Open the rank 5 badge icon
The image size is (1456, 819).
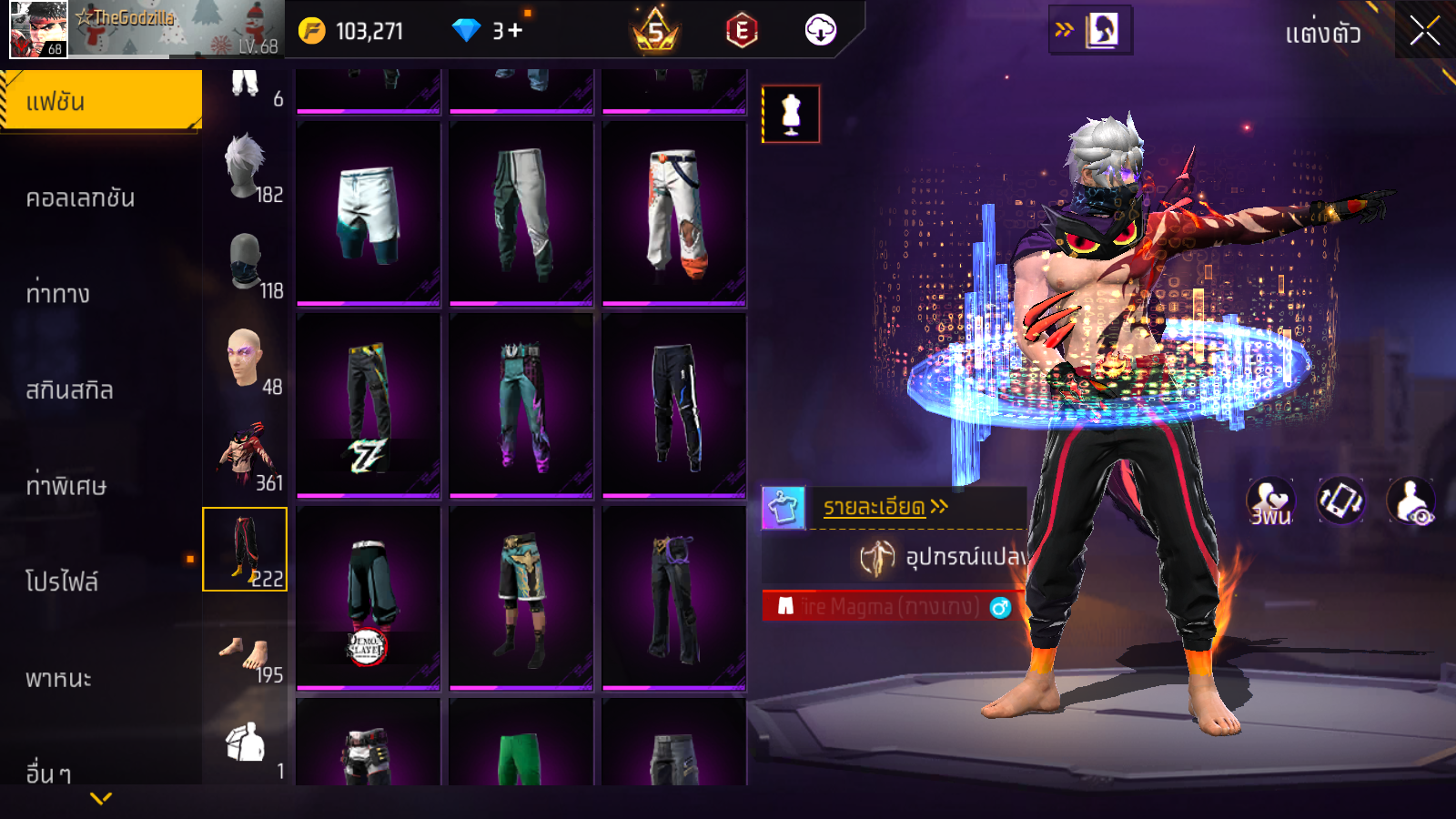click(x=655, y=33)
